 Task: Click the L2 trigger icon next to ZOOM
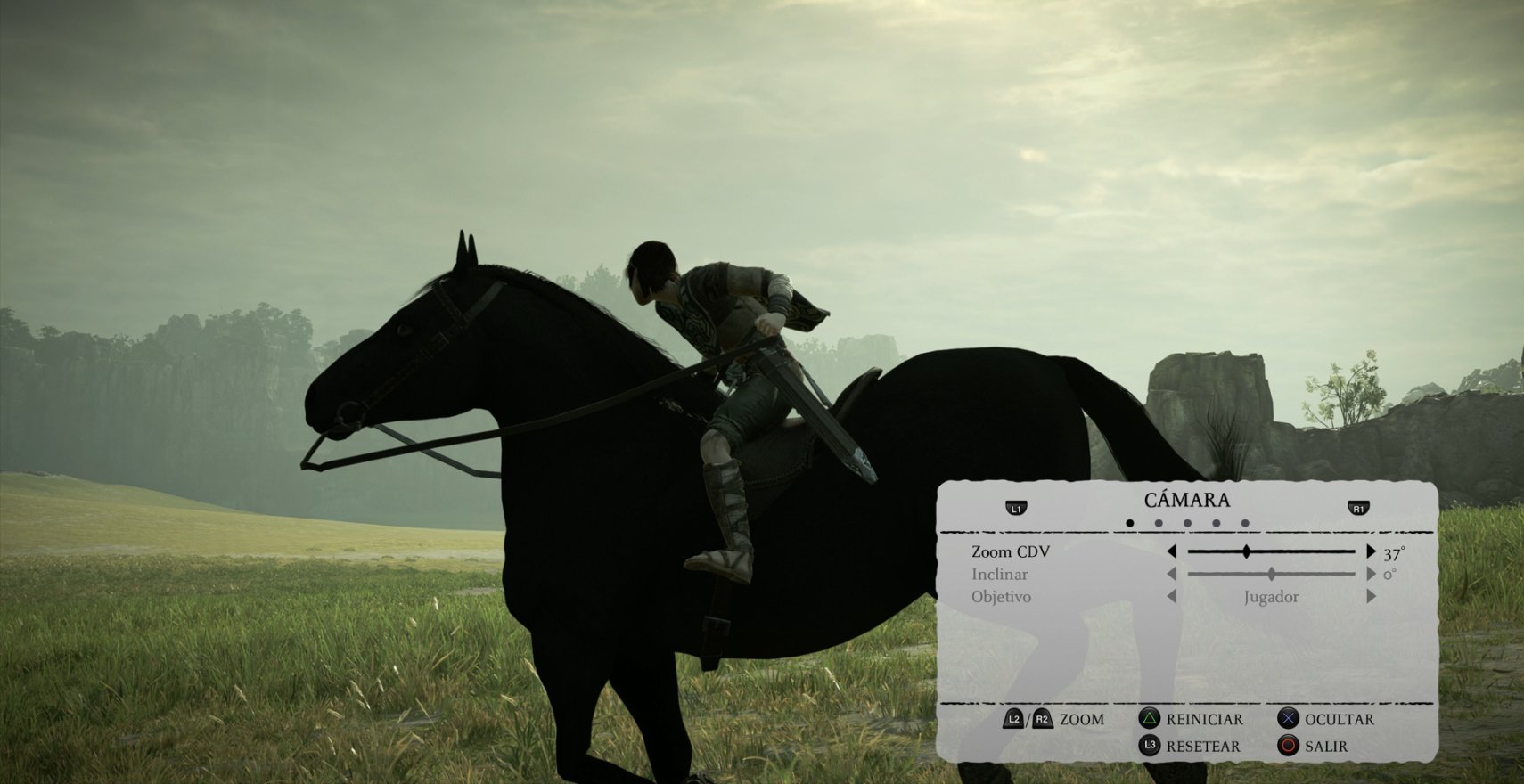coord(1014,718)
